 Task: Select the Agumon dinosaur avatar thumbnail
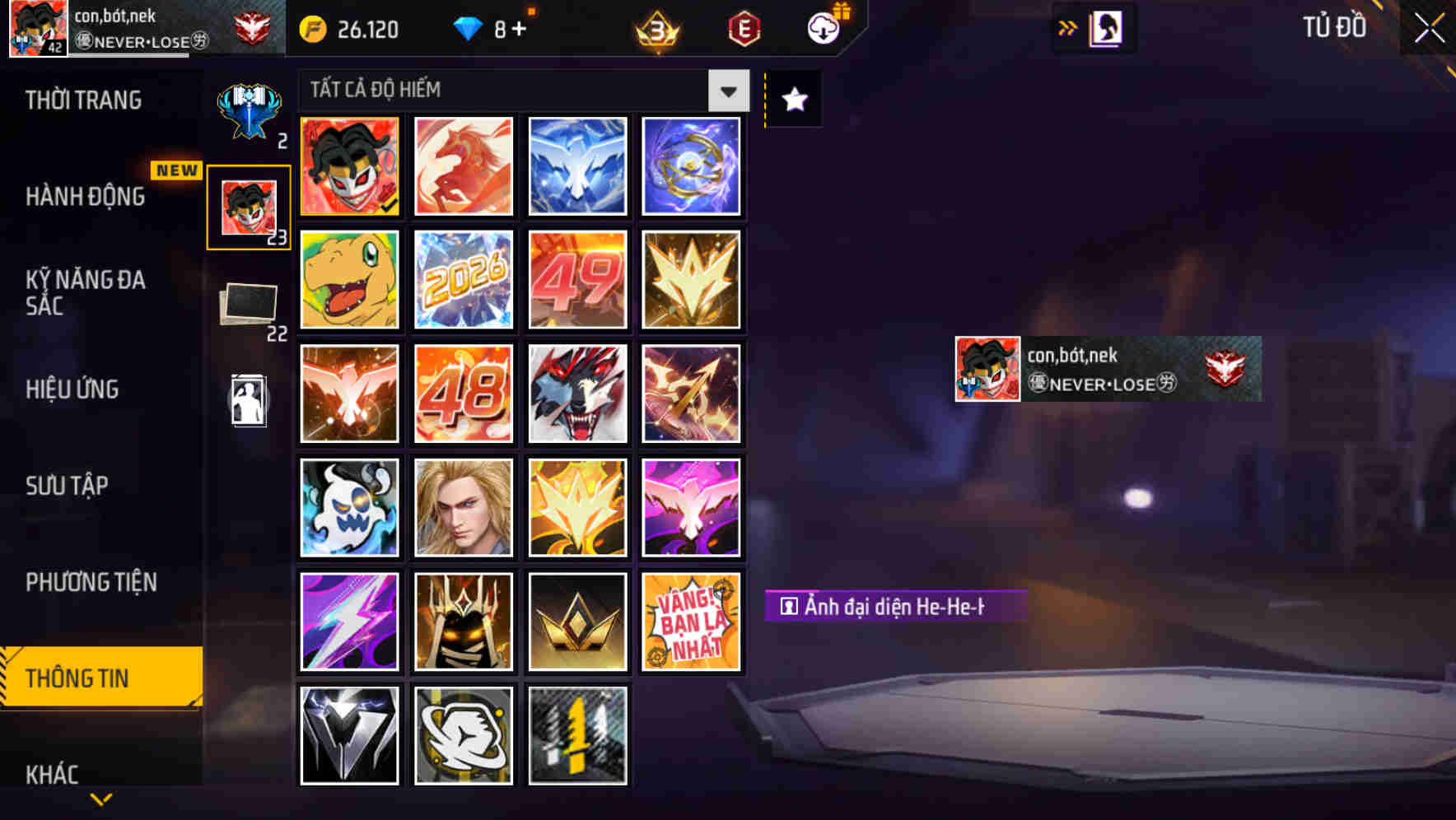pos(348,280)
